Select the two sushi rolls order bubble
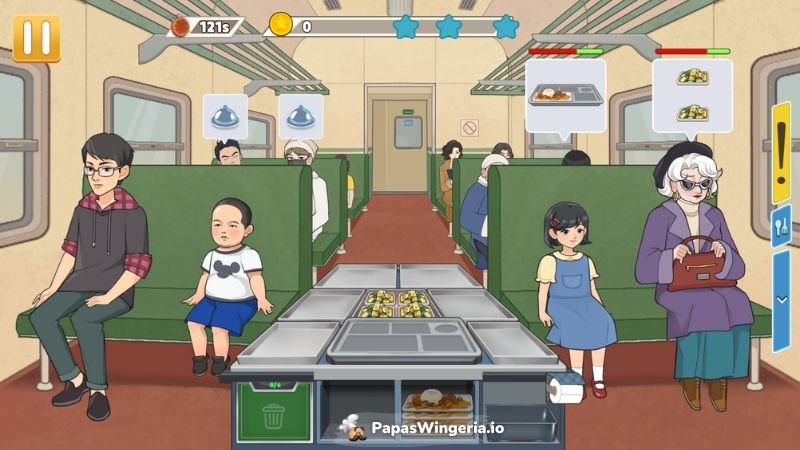Viewport: 800px width, 450px height. tap(692, 96)
